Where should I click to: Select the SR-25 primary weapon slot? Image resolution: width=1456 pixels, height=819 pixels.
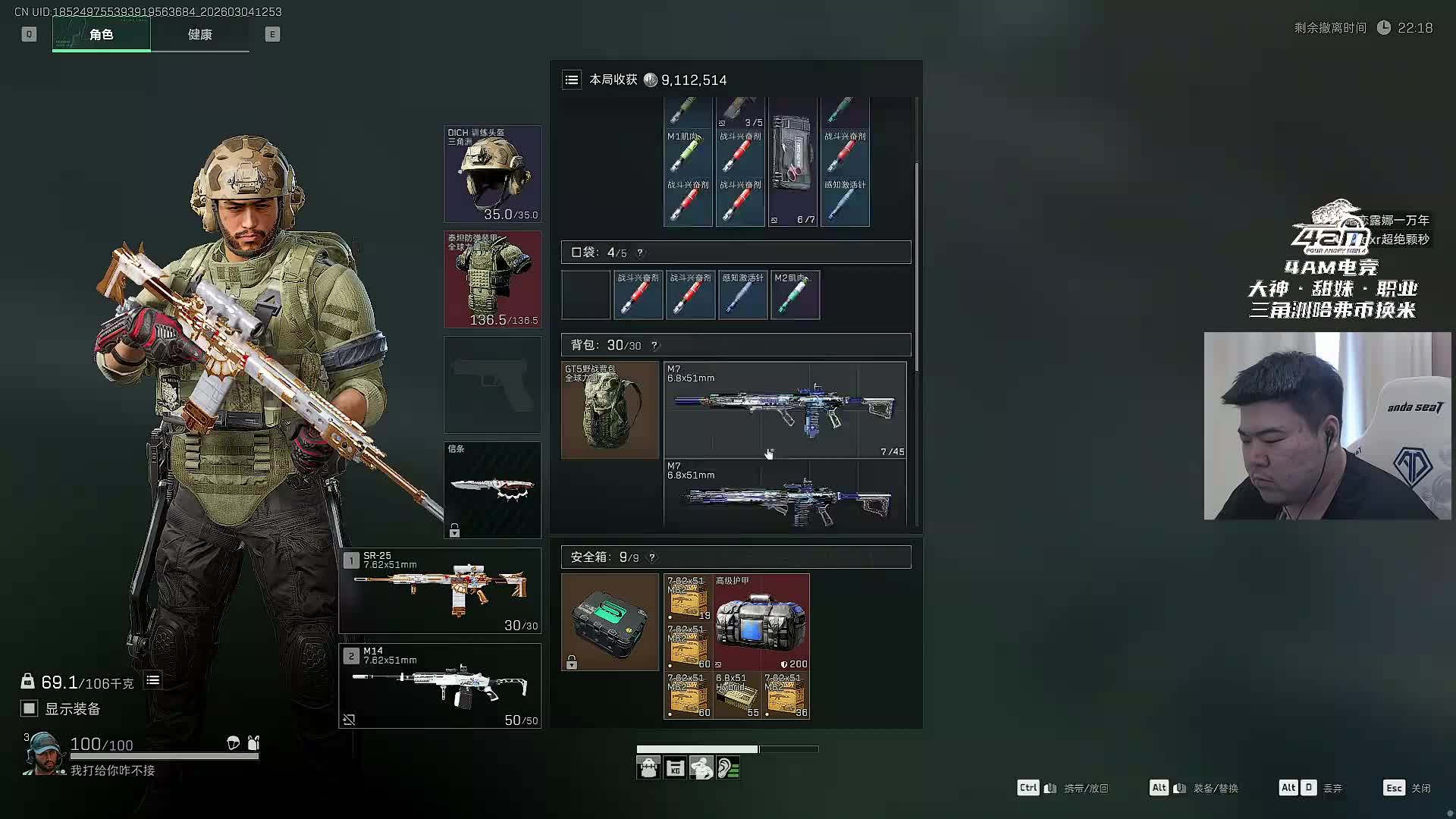440,591
